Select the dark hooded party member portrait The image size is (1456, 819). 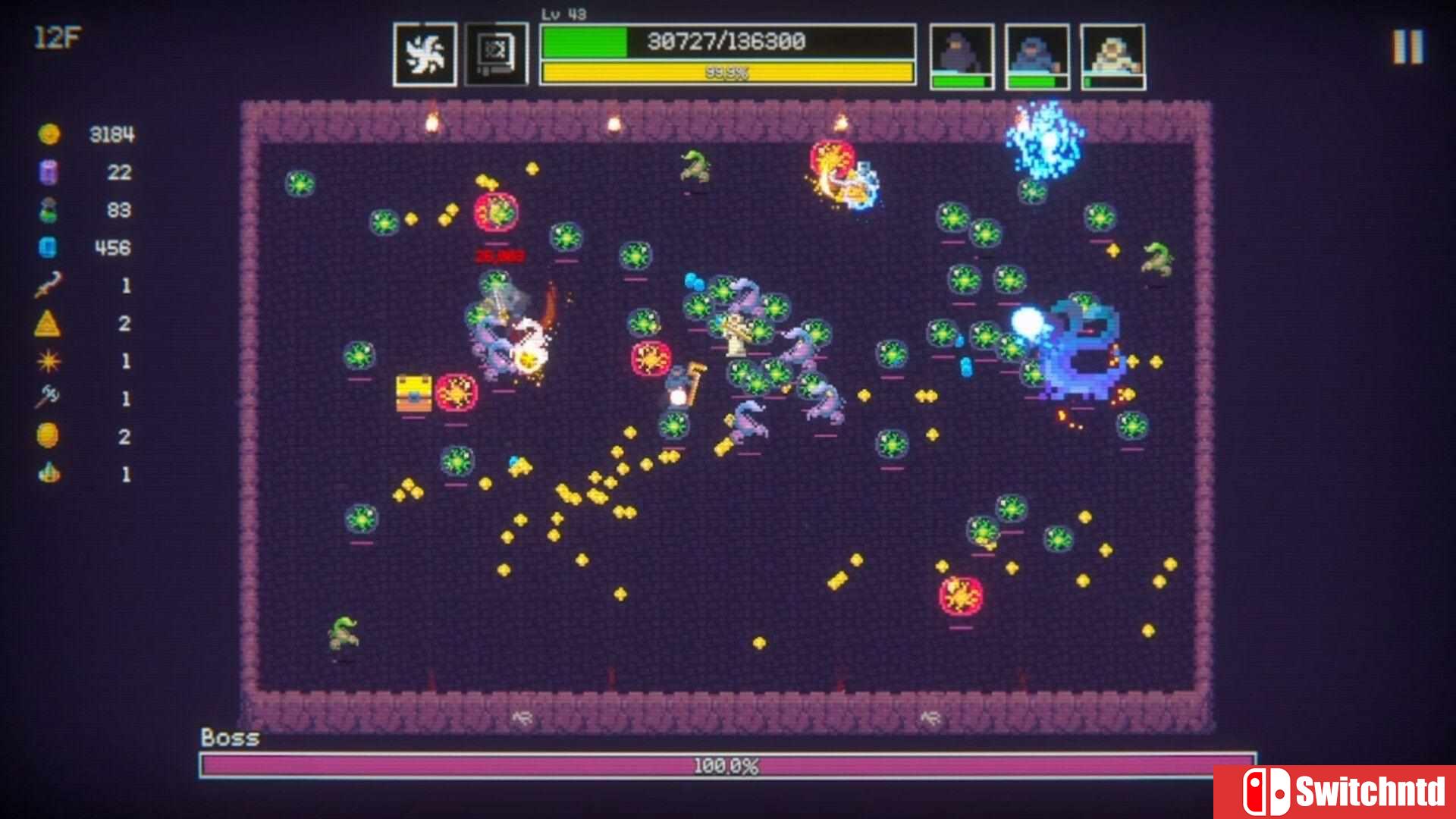pyautogui.click(x=962, y=56)
